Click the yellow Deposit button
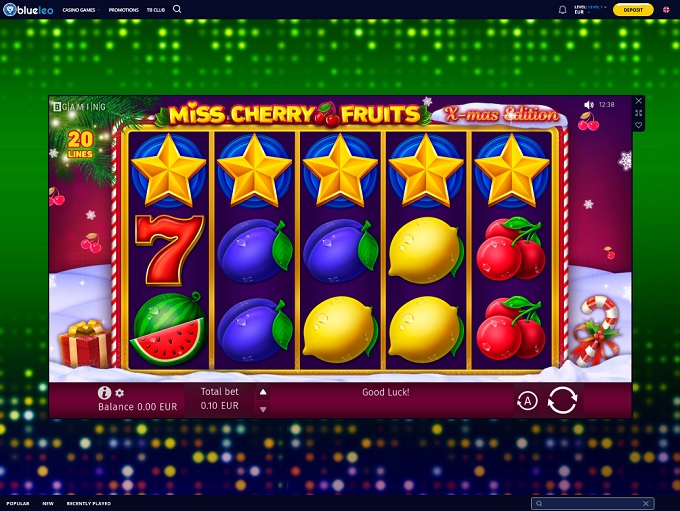 coord(633,9)
